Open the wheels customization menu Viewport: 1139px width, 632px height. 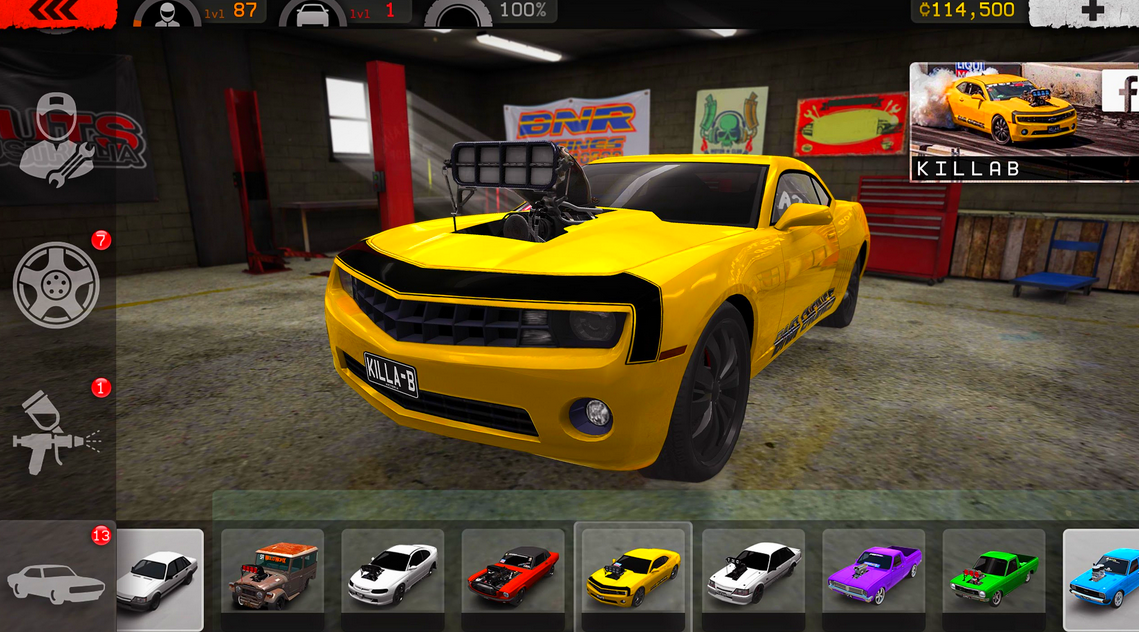click(56, 284)
